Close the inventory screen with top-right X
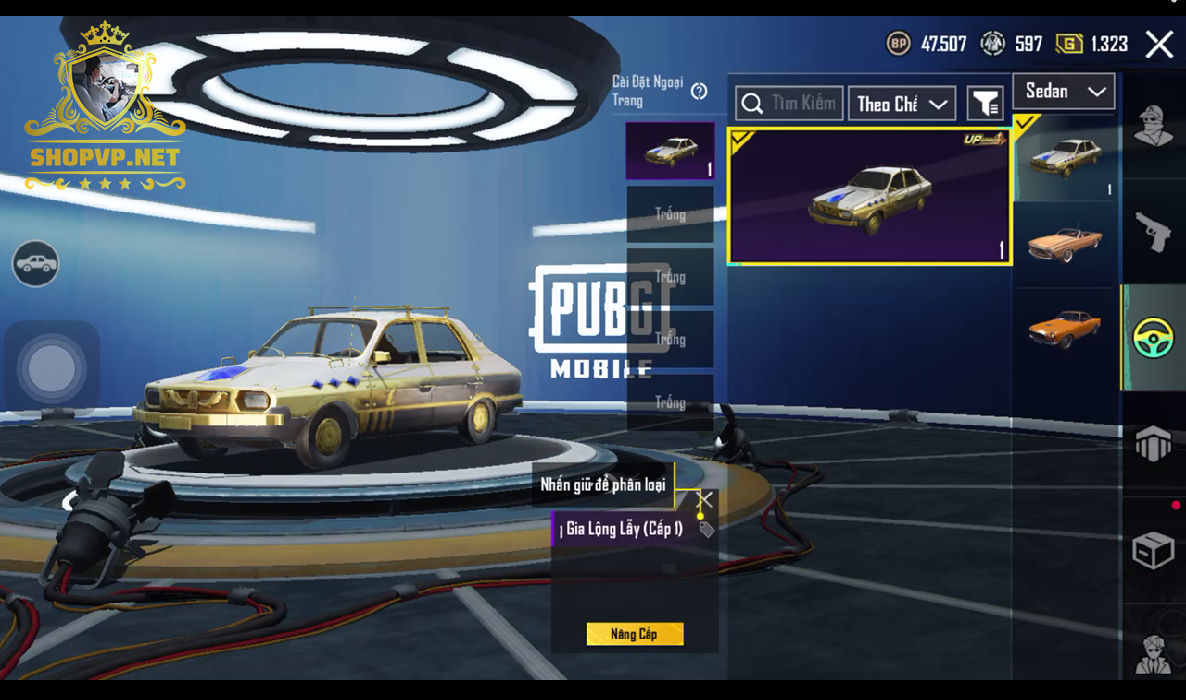Image resolution: width=1186 pixels, height=700 pixels. click(x=1159, y=44)
